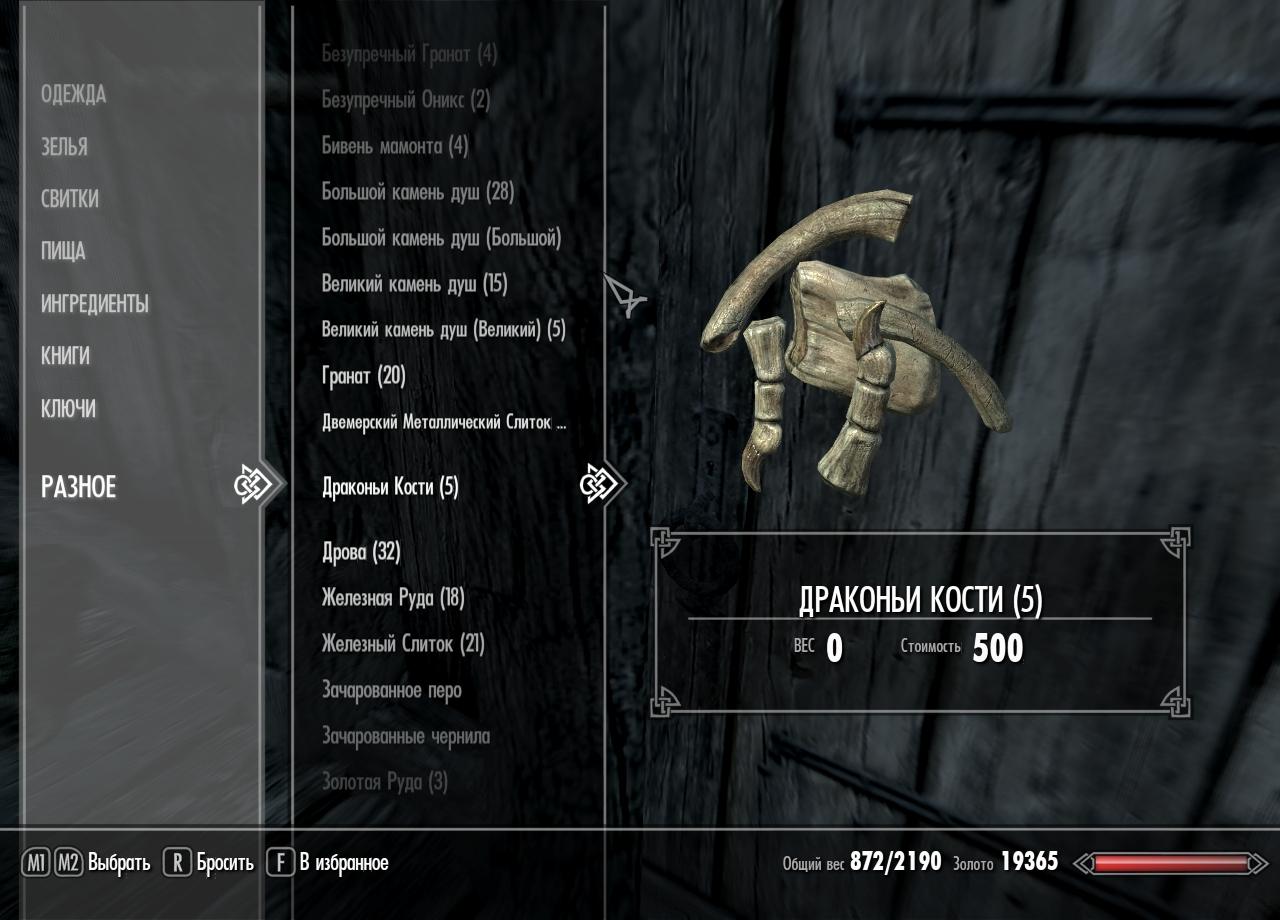The height and width of the screenshot is (920, 1280).
Task: Open the Пища category
Action: coord(63,251)
